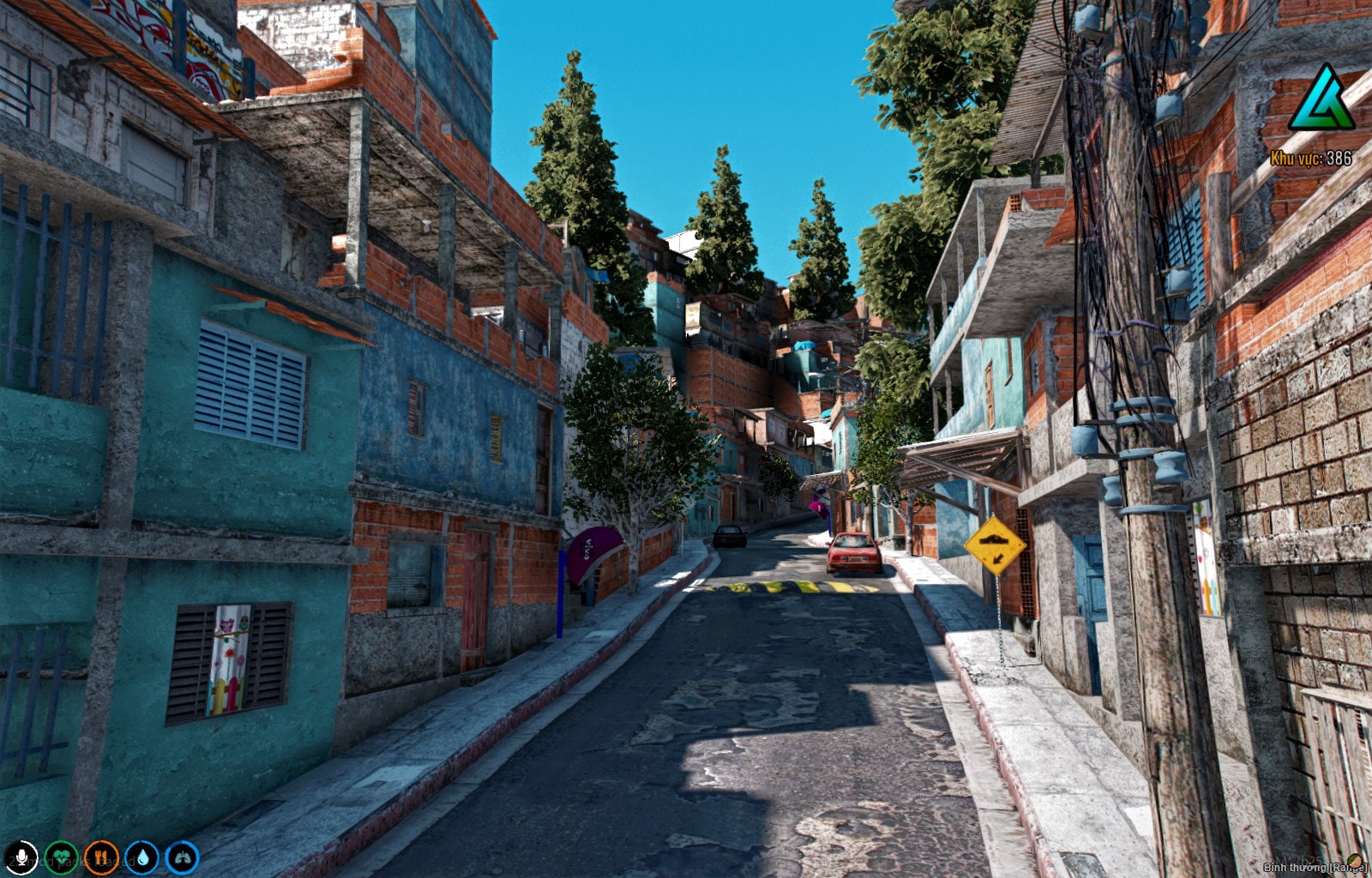Click the "386" zone number
1372x878 pixels.
point(1339,159)
